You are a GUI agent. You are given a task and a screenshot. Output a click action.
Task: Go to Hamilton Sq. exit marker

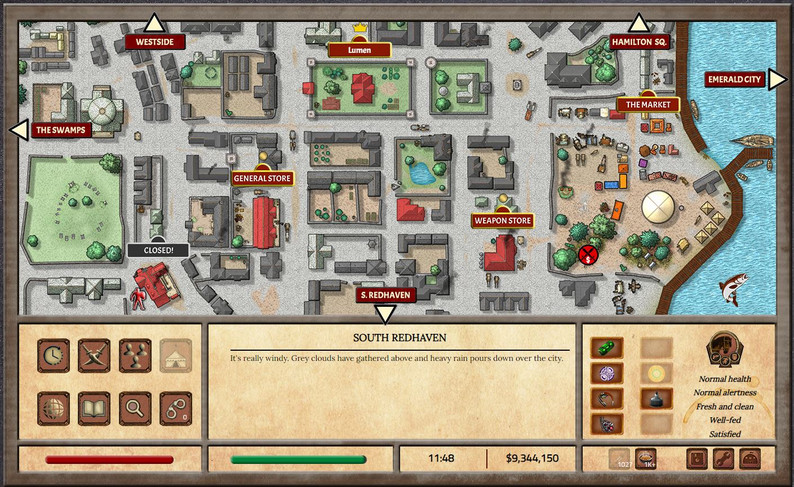(x=639, y=42)
